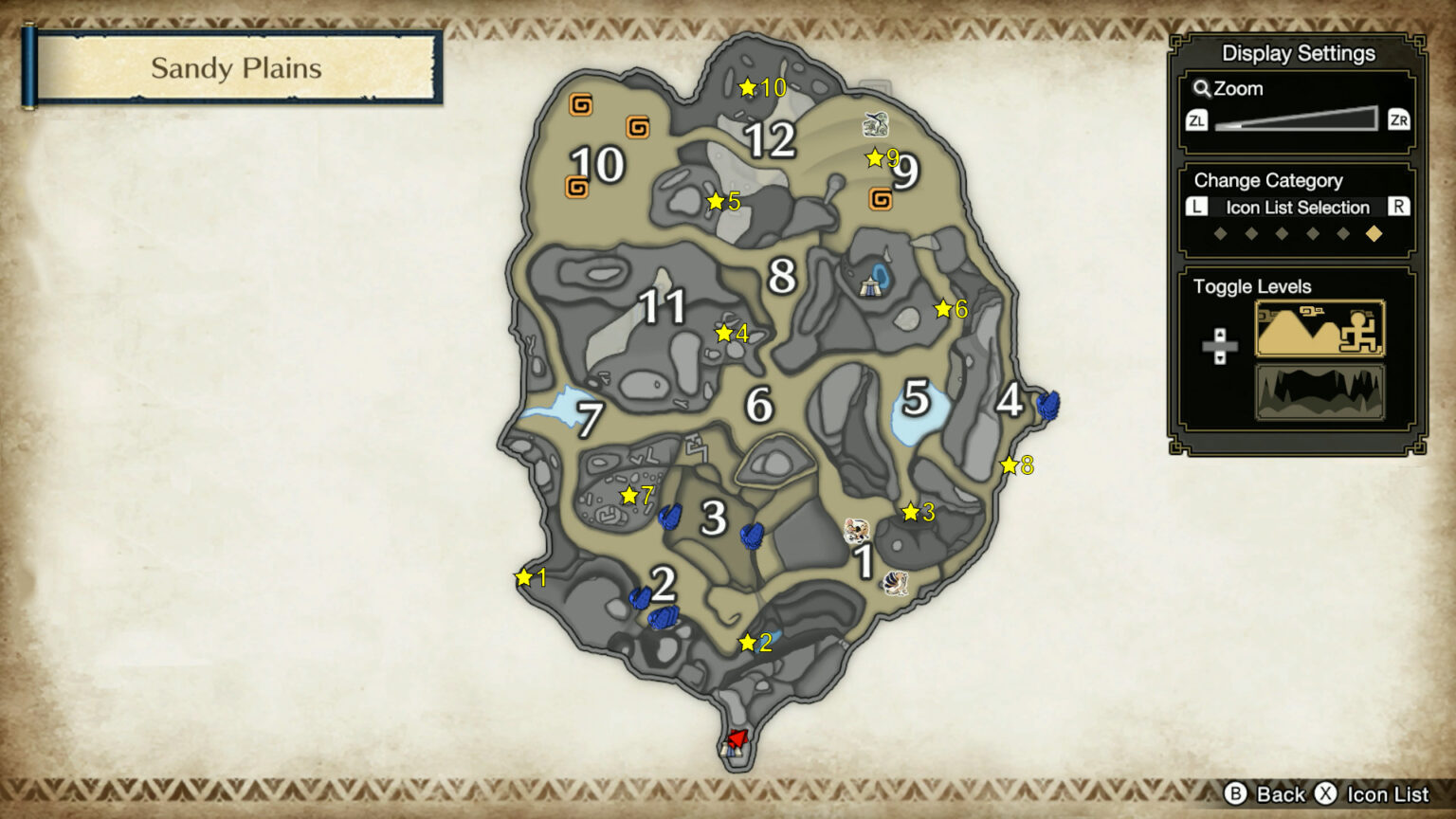Click the Sandy Plains title banner
The width and height of the screenshot is (1456, 819).
(x=234, y=68)
